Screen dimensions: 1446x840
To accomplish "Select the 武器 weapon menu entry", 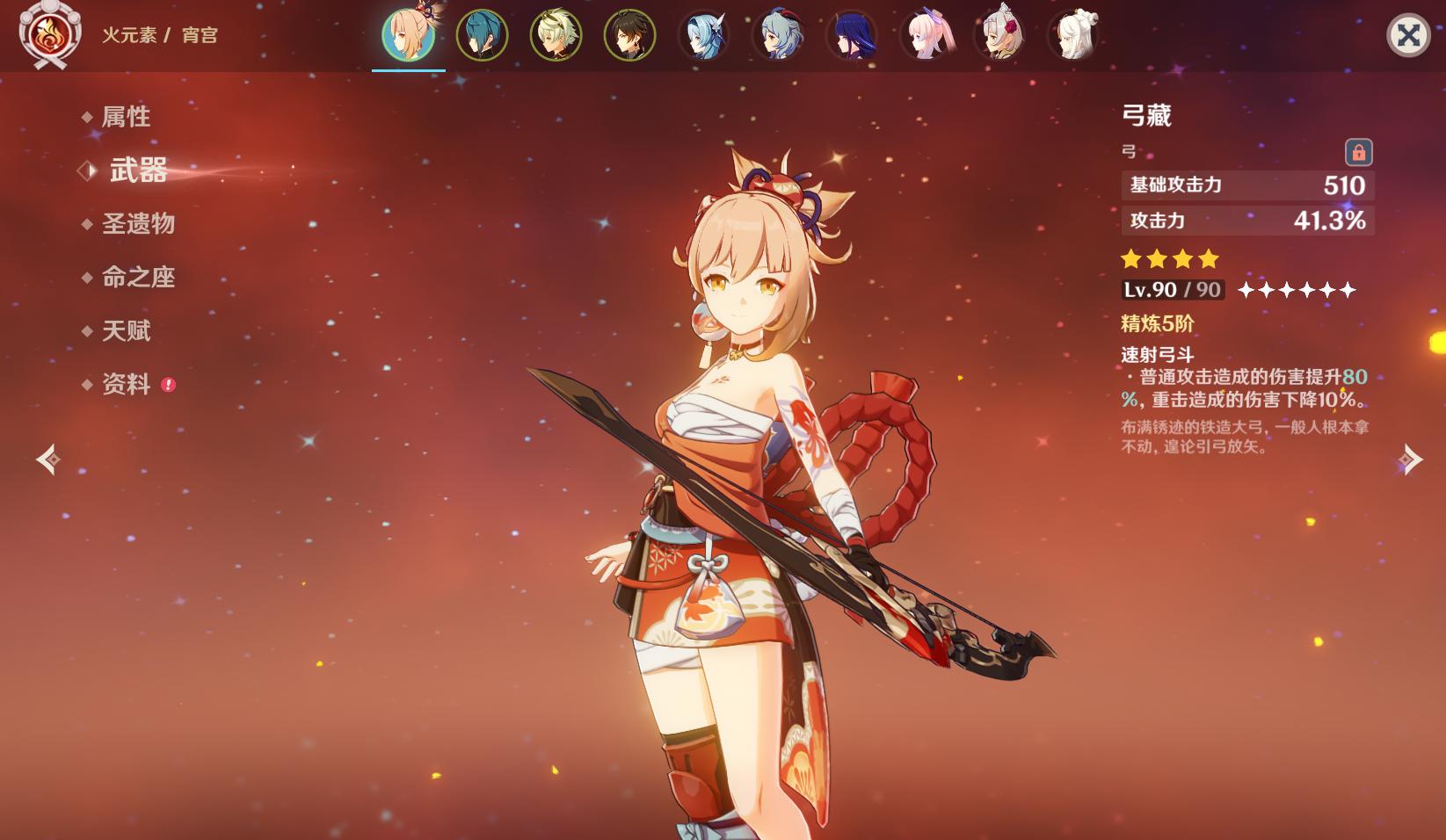I will (138, 170).
